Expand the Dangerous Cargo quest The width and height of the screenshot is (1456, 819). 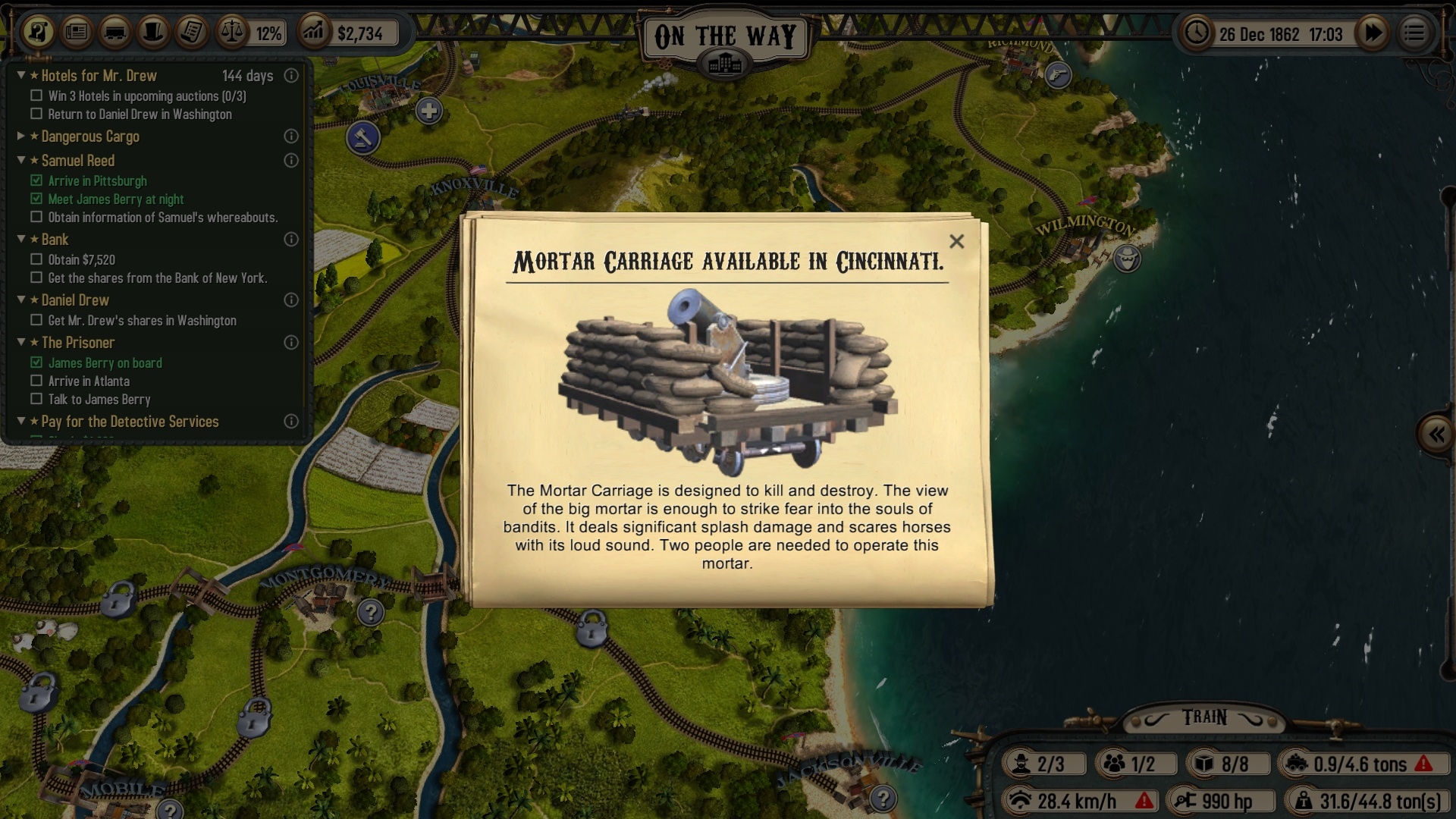point(21,136)
